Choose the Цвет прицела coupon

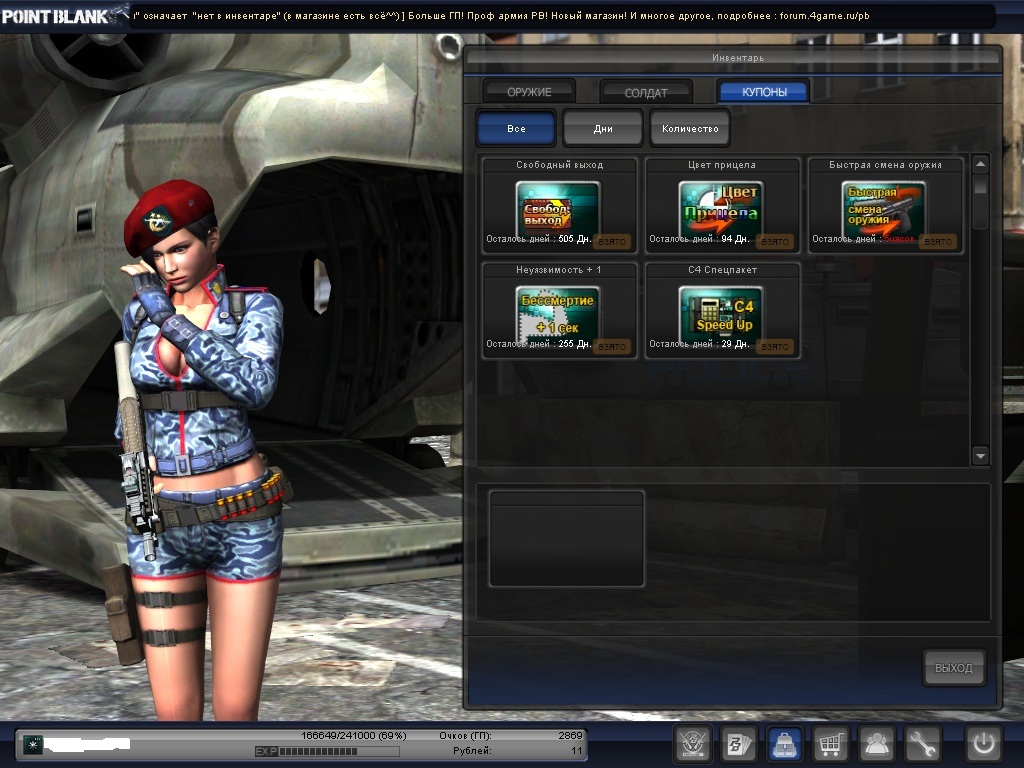pyautogui.click(x=721, y=209)
